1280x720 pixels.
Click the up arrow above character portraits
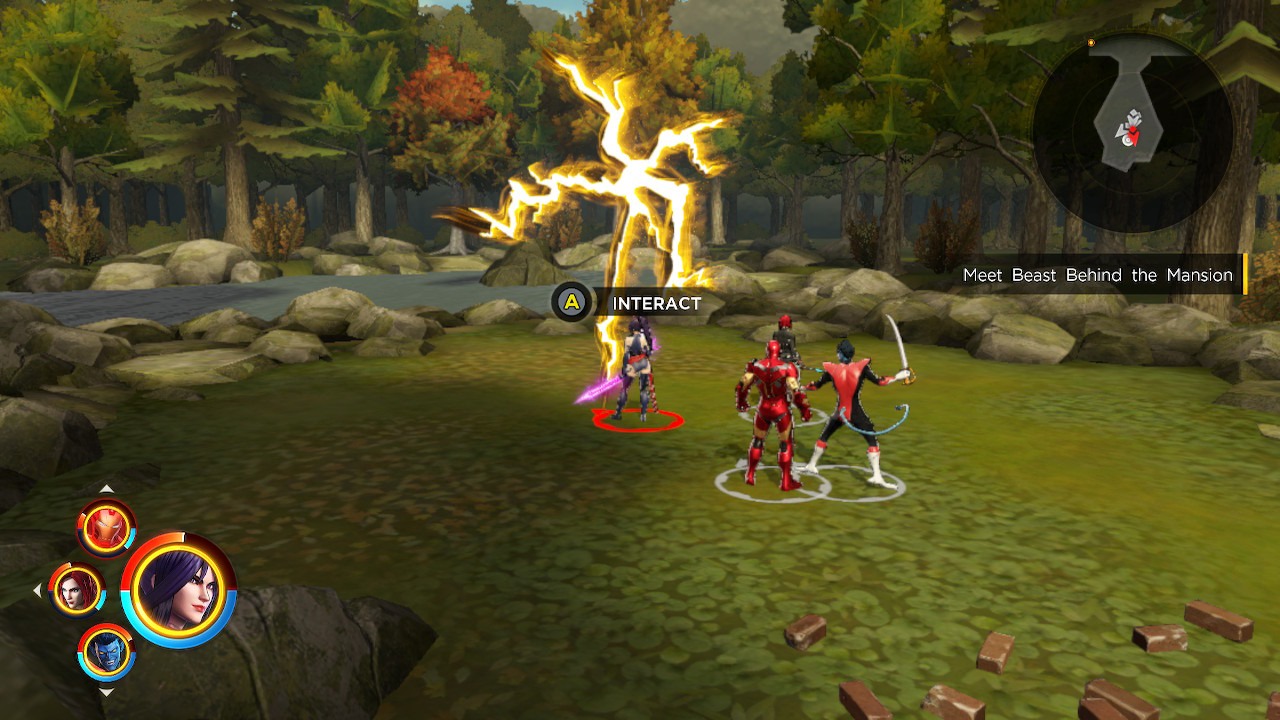(x=105, y=489)
